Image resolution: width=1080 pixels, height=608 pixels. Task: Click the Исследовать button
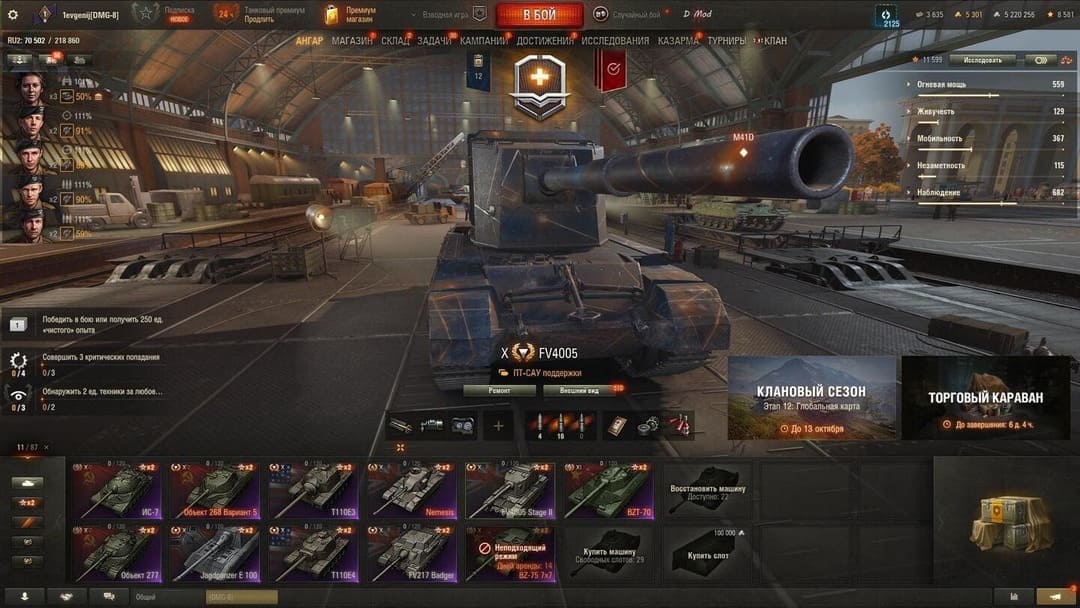[982, 61]
